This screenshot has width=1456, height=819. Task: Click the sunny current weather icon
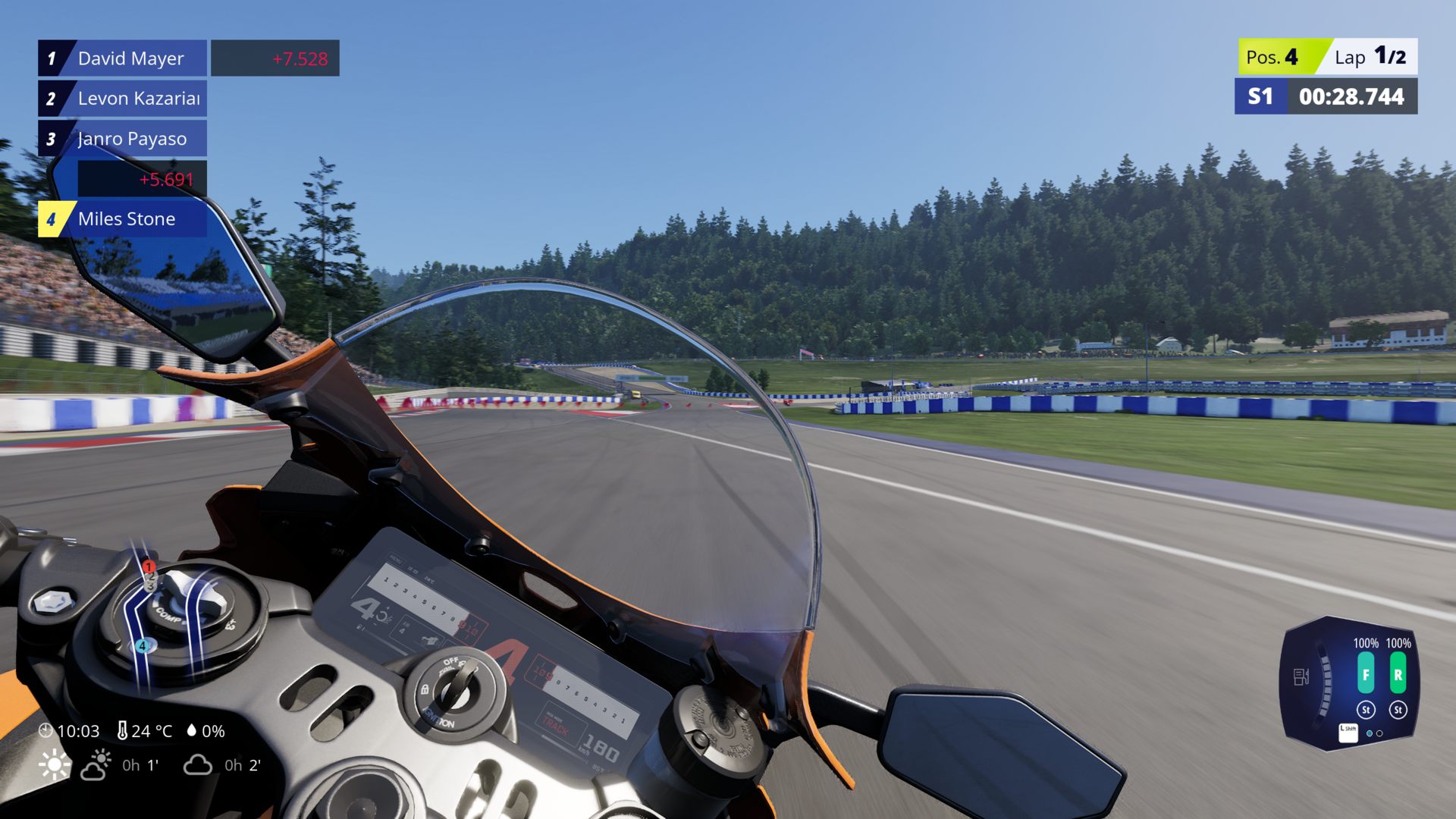click(x=55, y=765)
